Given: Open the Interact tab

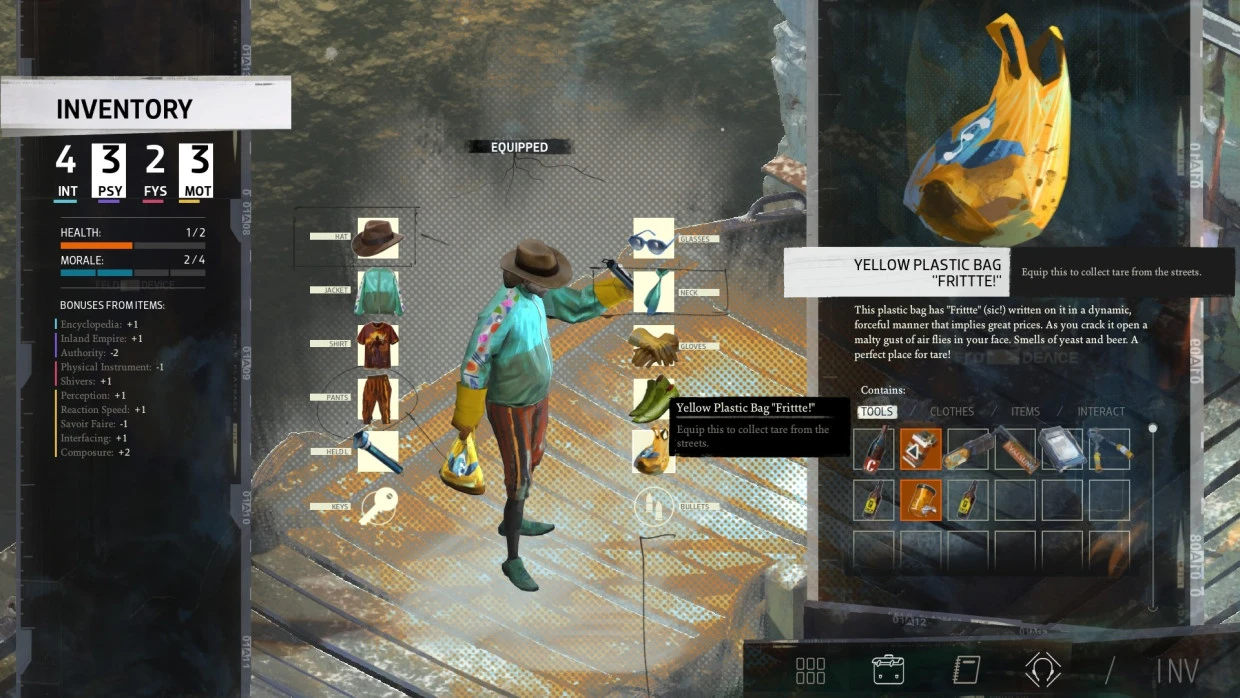Looking at the screenshot, I should (x=1101, y=412).
